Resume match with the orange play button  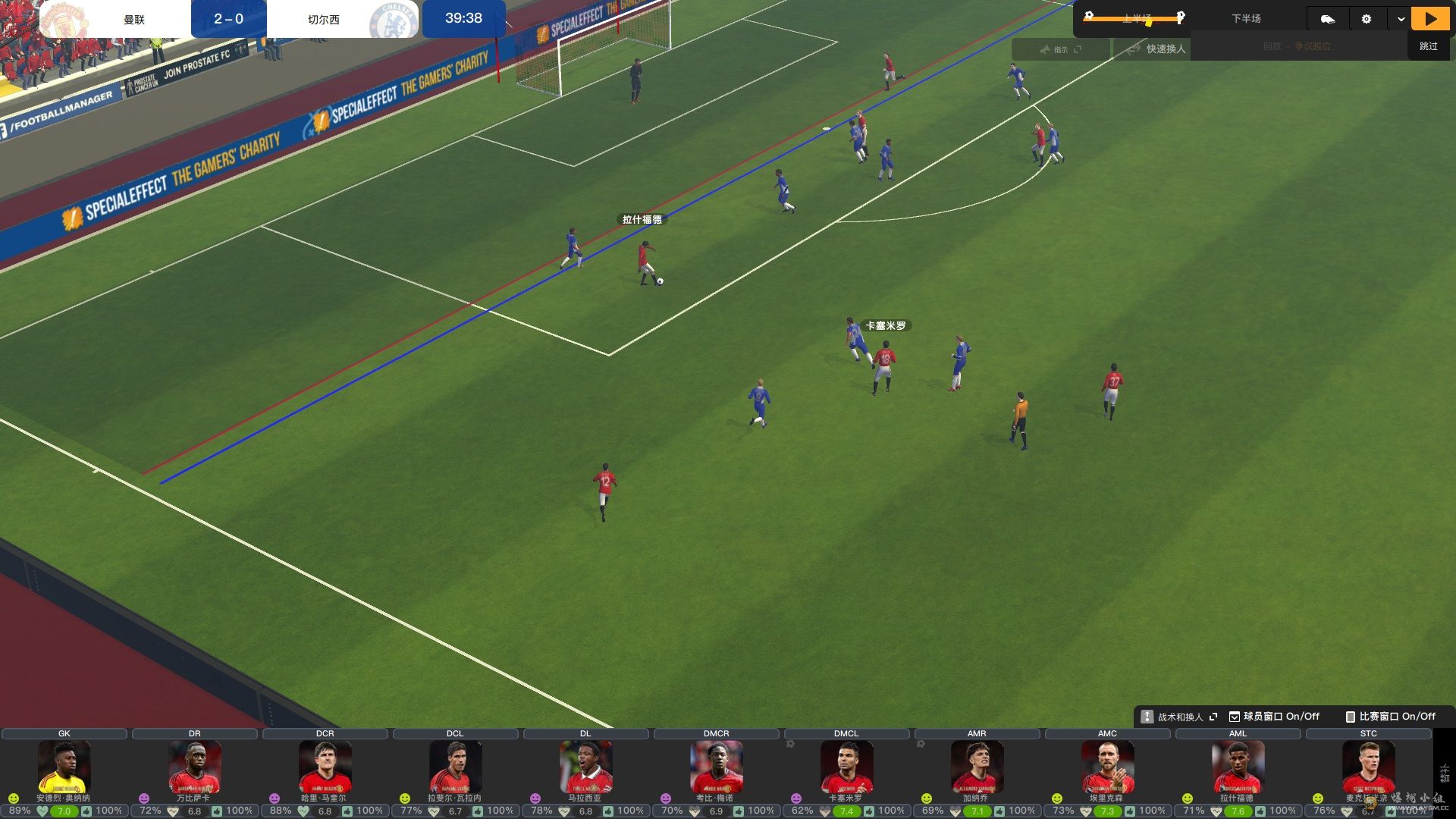coord(1430,19)
